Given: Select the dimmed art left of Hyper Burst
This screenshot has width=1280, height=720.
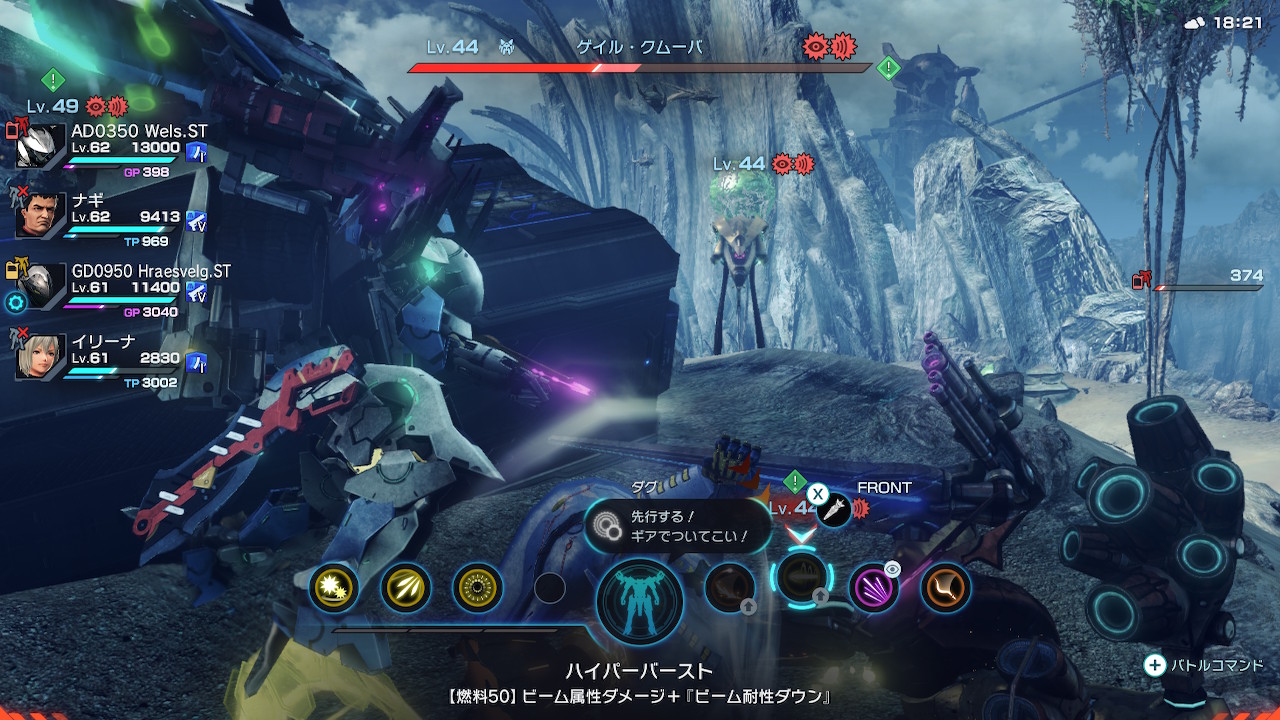Looking at the screenshot, I should [x=729, y=588].
